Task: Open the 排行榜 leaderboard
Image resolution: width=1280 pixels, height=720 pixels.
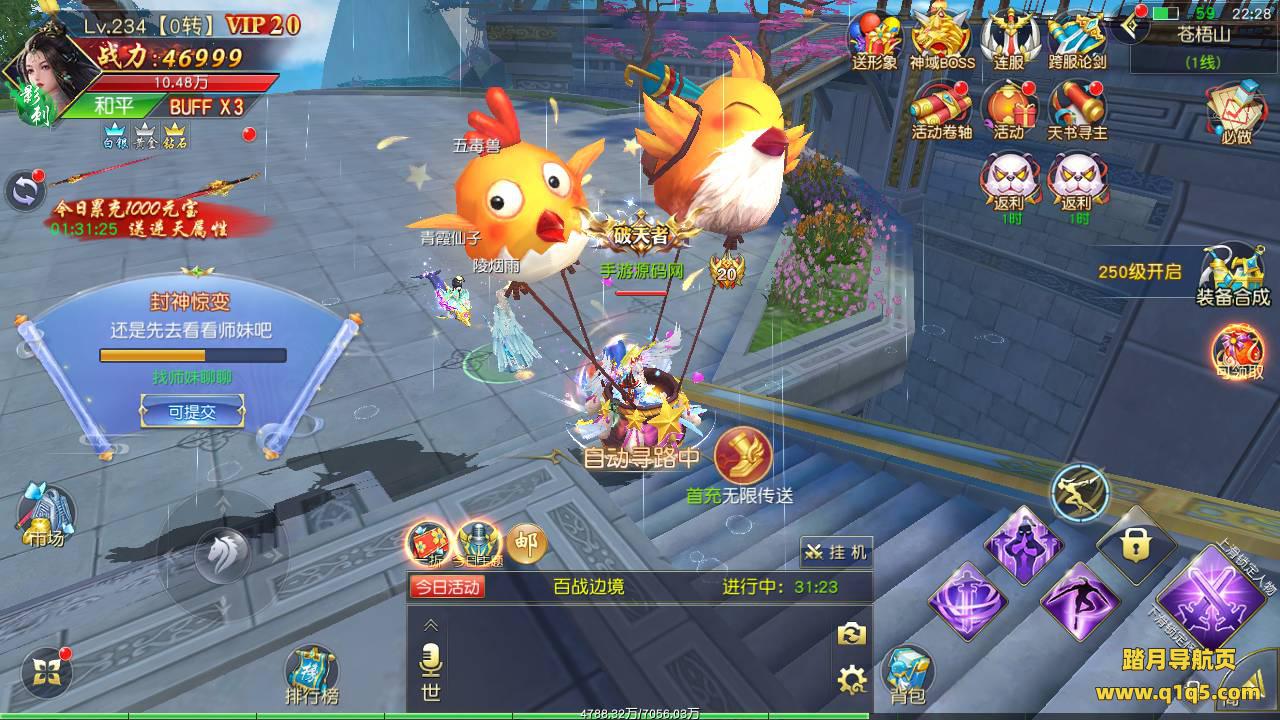Action: (x=311, y=675)
